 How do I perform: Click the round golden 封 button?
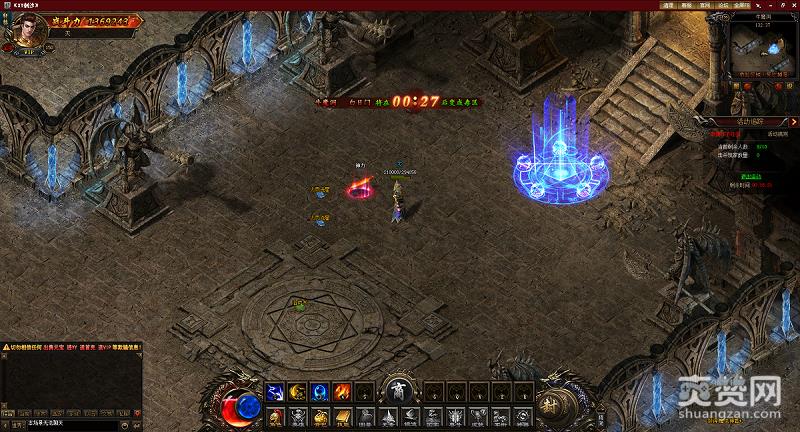point(551,404)
